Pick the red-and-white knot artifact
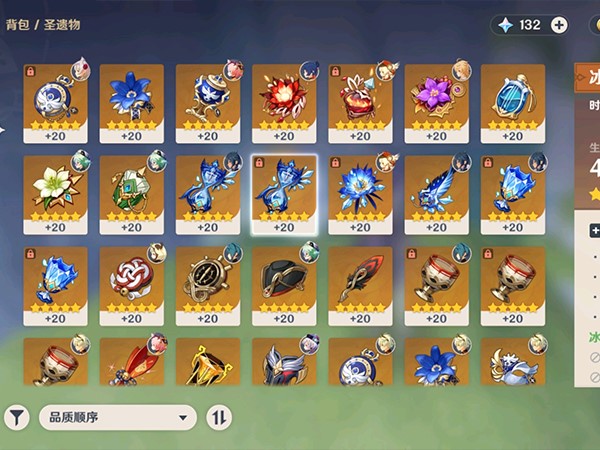The width and height of the screenshot is (600, 450). [130, 280]
